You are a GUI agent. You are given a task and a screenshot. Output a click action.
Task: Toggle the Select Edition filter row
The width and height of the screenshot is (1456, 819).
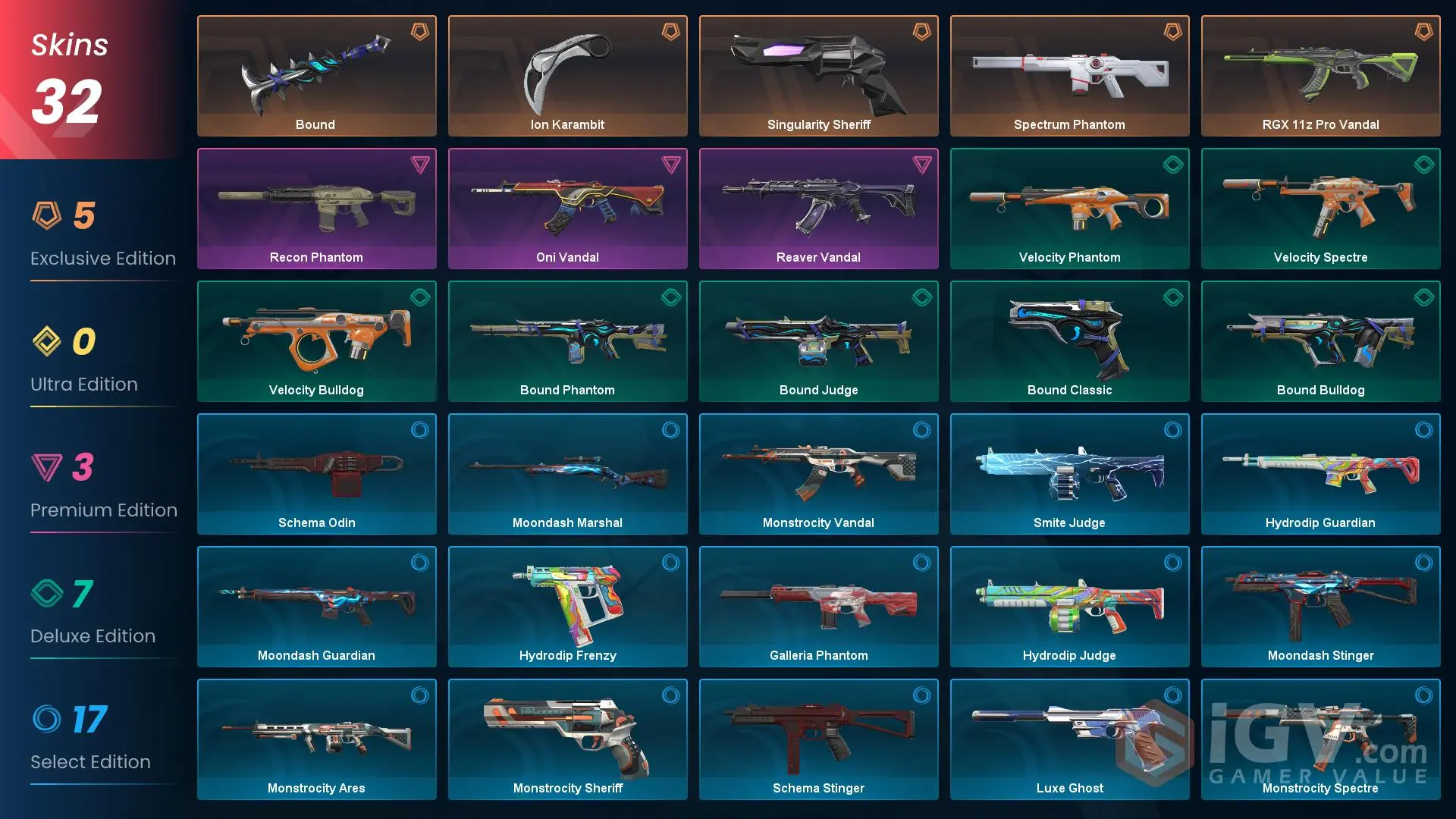91,739
